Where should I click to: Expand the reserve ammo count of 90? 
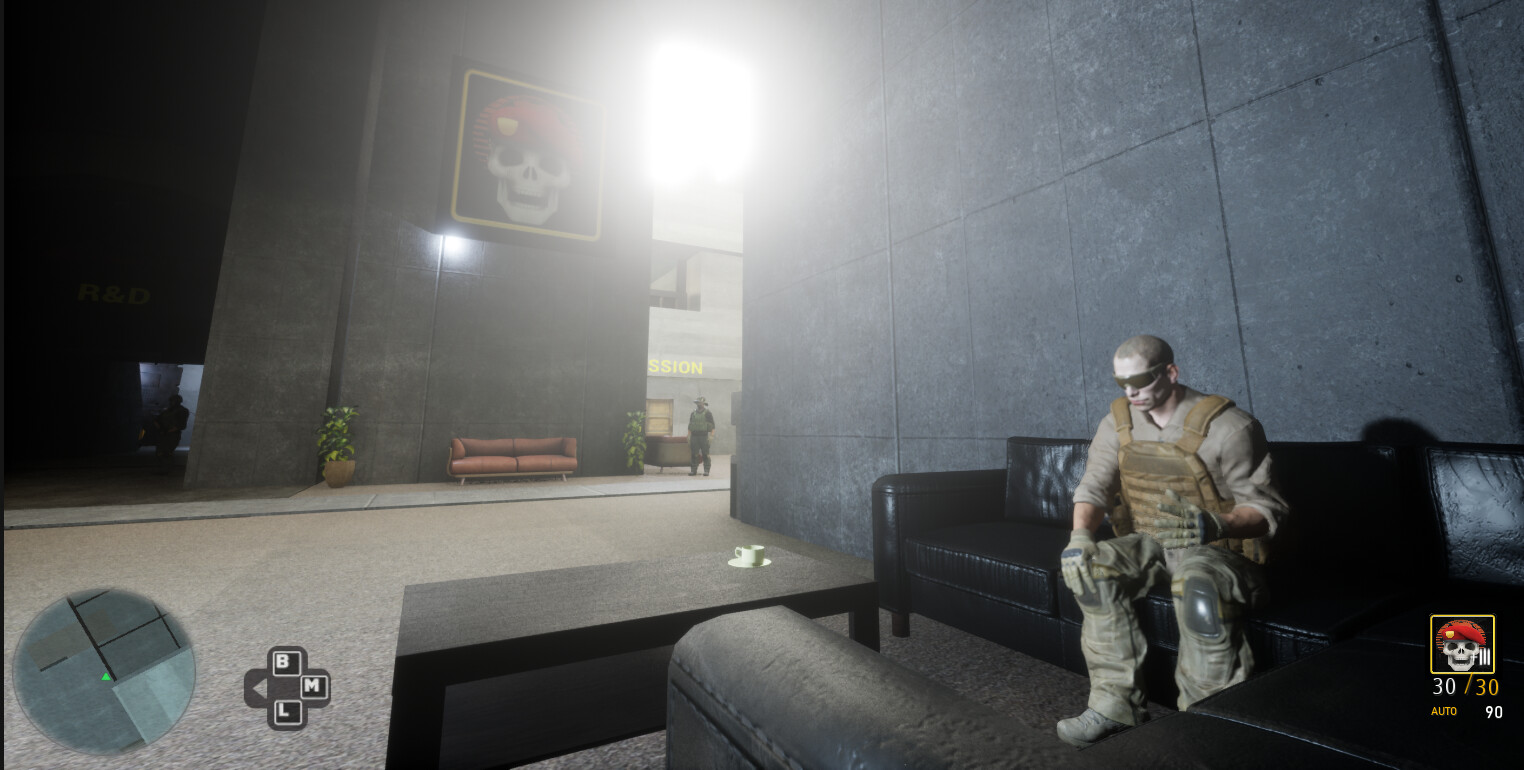[x=1494, y=712]
